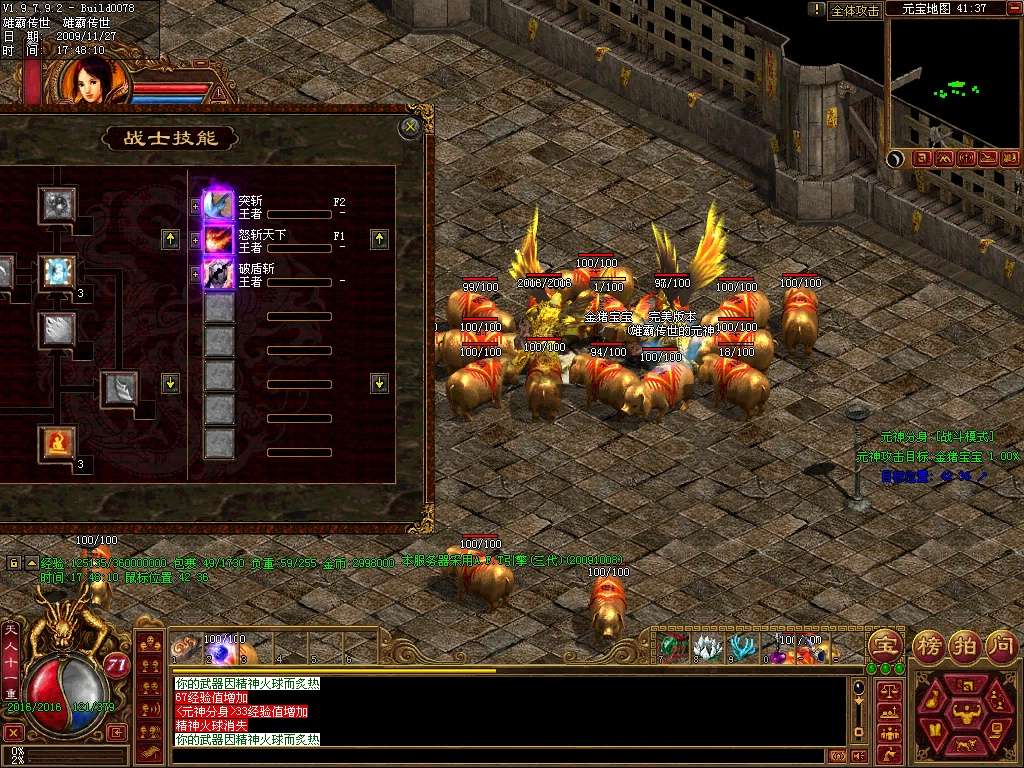Select the blue coral item in slot 9
Screen dimensions: 1024x768
(x=741, y=645)
